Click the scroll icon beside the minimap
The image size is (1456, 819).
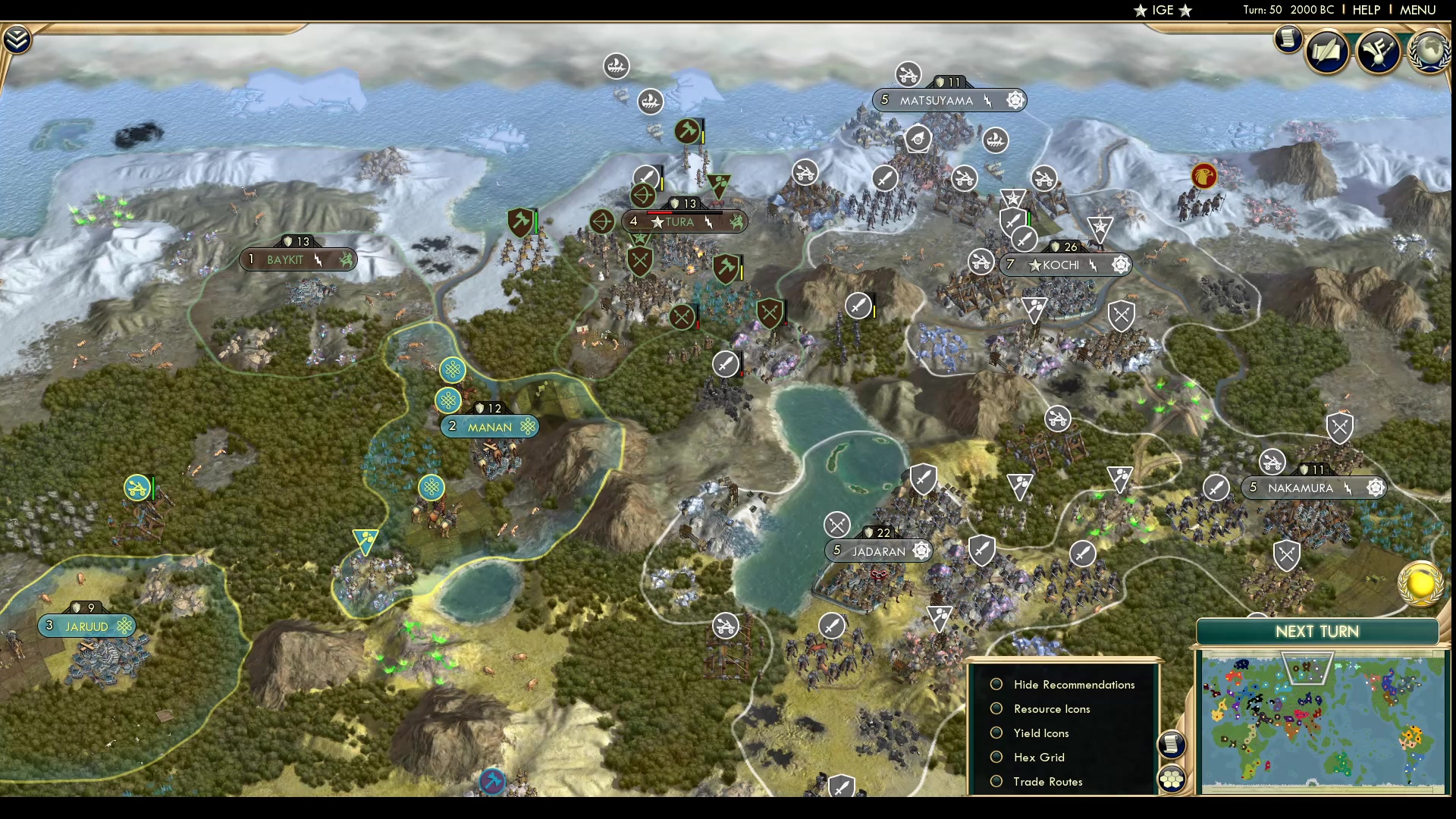(1172, 745)
